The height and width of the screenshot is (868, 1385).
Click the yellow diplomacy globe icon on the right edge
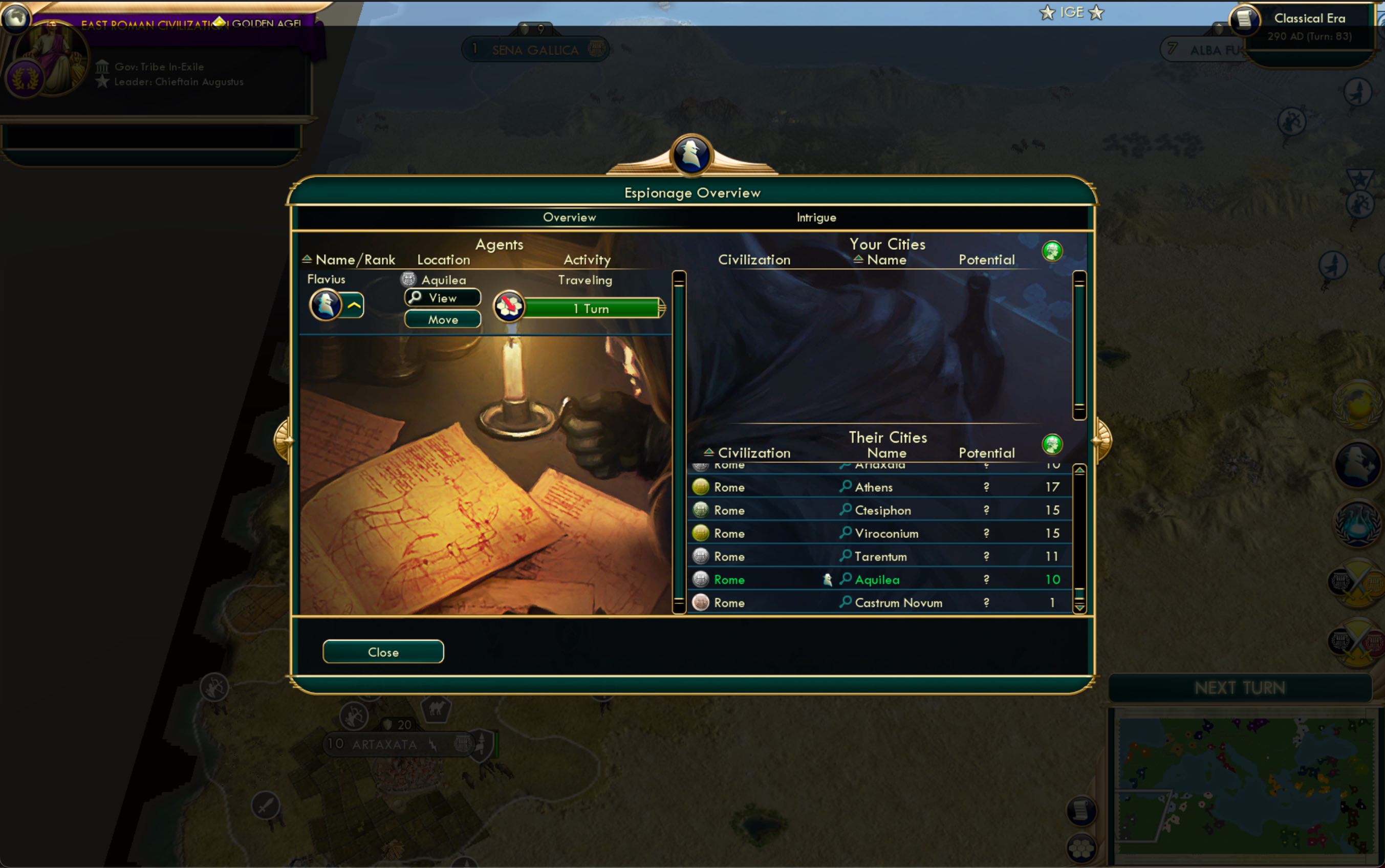1358,404
